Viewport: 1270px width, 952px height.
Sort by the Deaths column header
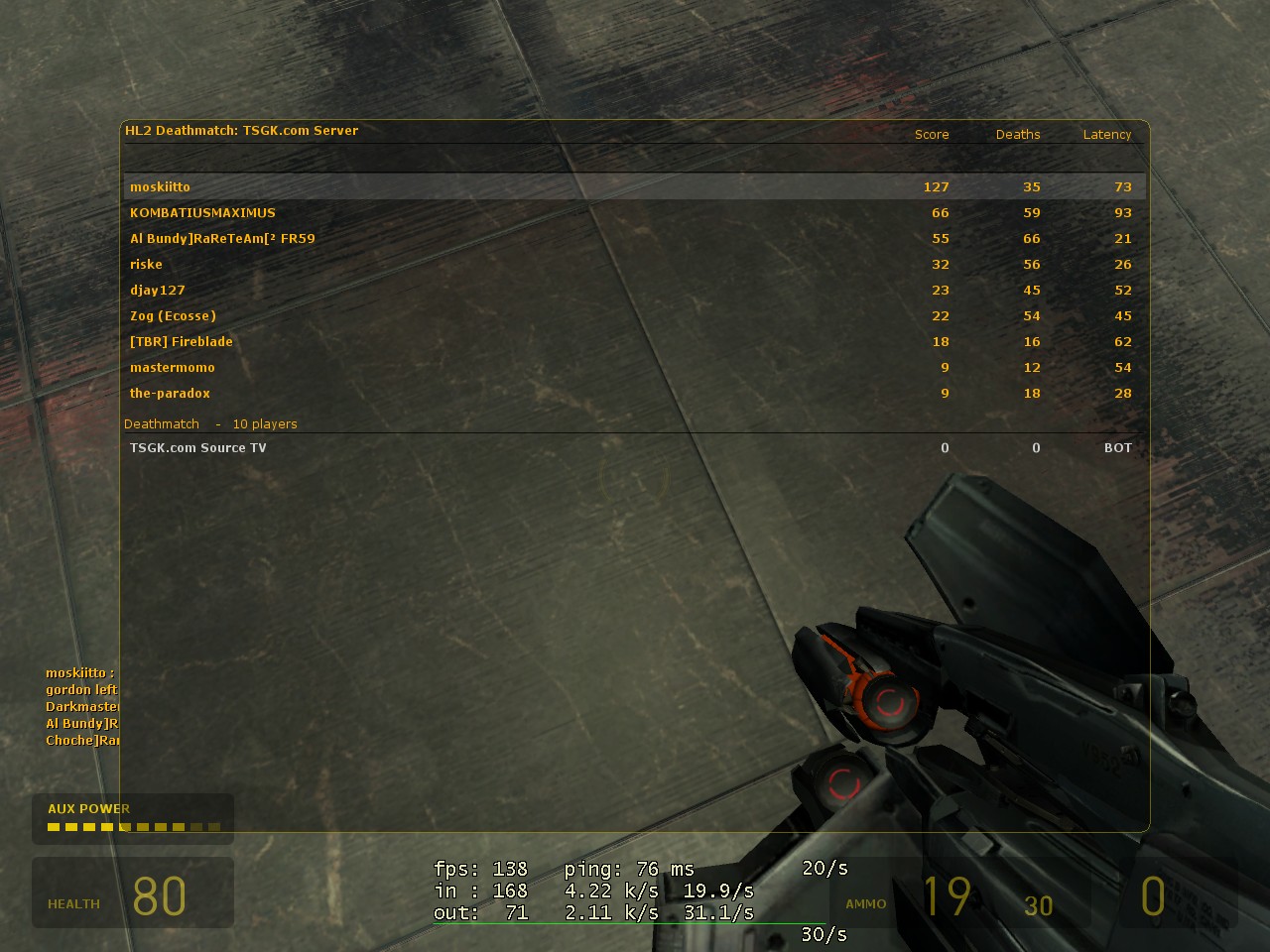[1018, 134]
